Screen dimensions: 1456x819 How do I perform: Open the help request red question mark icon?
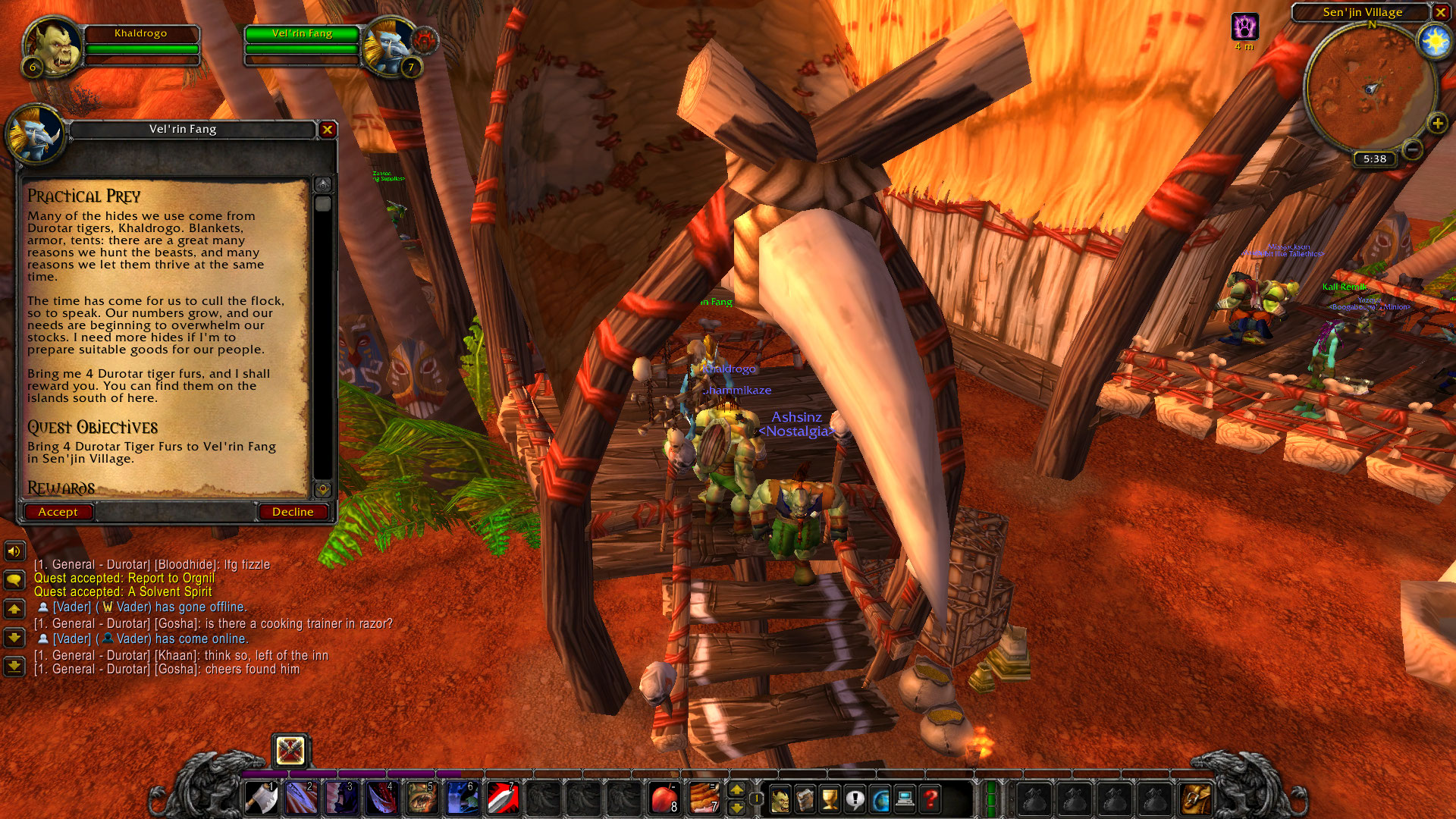pyautogui.click(x=930, y=798)
